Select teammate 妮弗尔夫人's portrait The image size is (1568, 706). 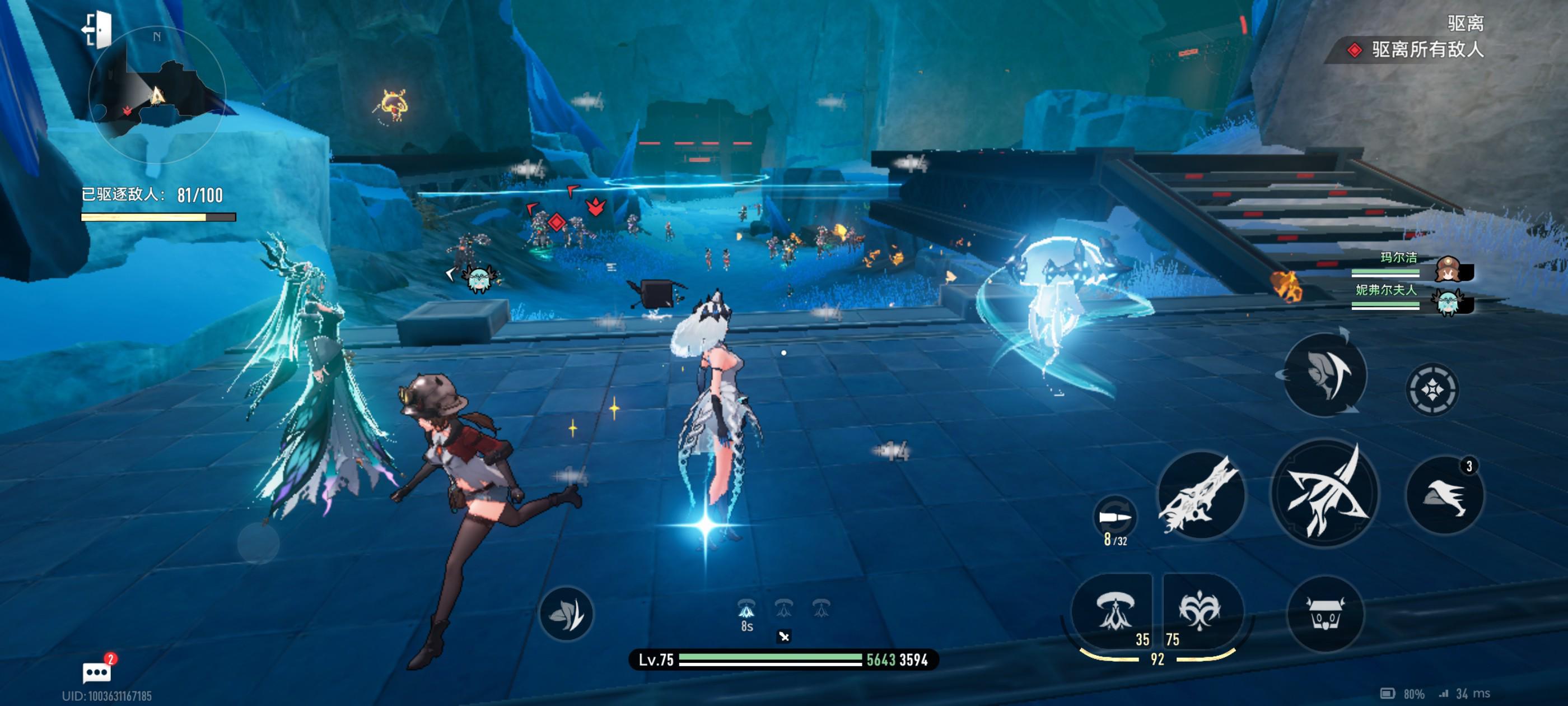pyautogui.click(x=1449, y=301)
